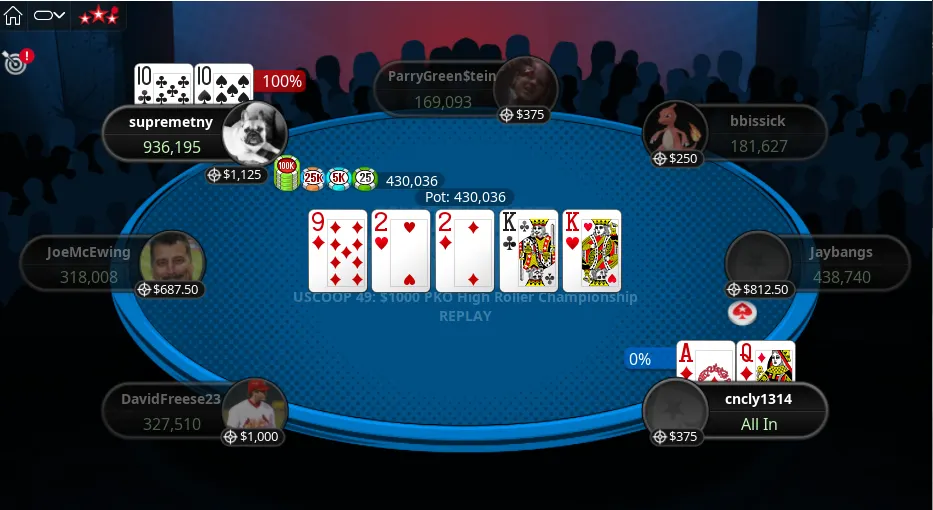This screenshot has height=510, width=933.
Task: Select cncly1314's All In player panel
Action: tap(757, 411)
